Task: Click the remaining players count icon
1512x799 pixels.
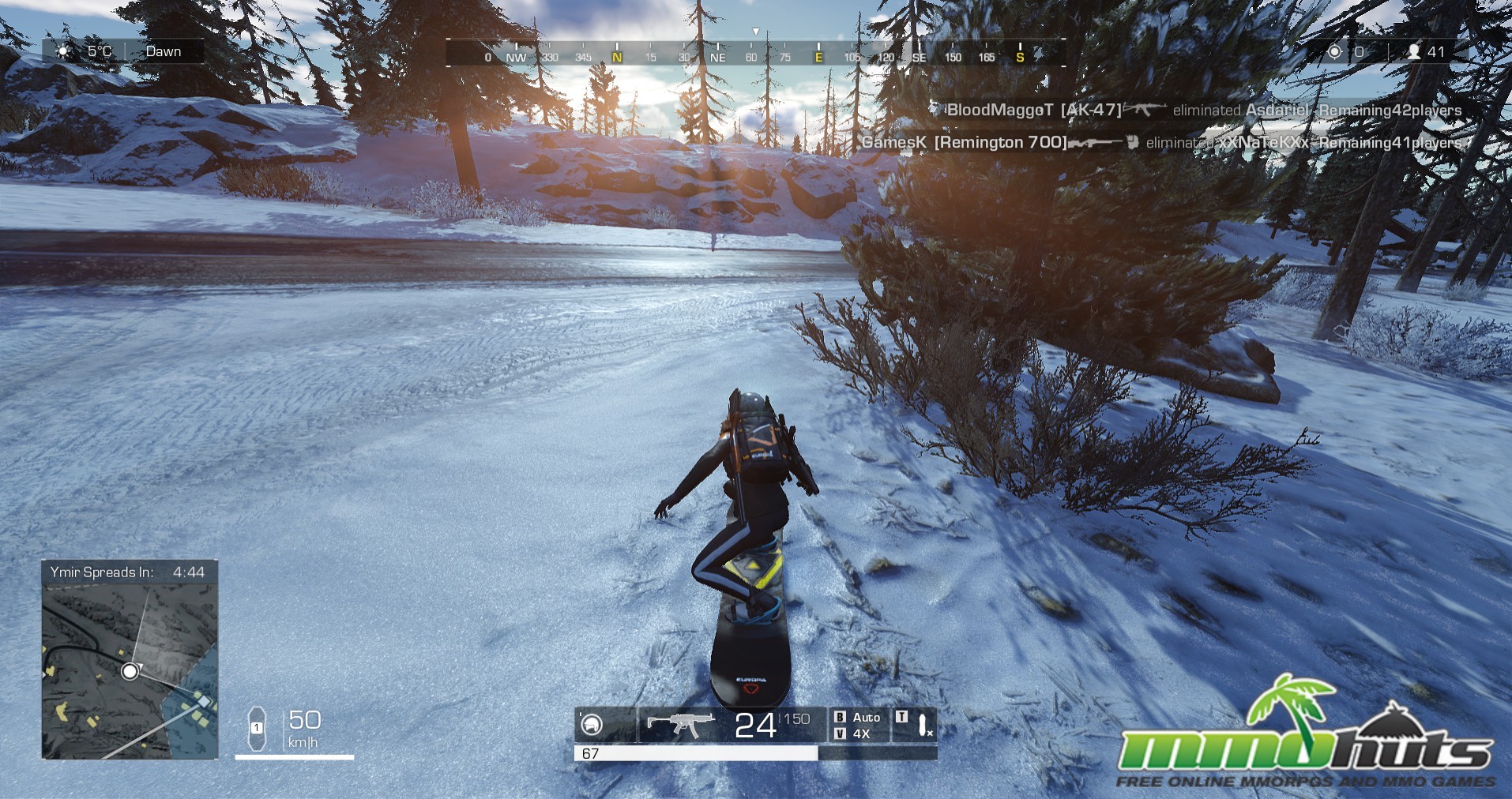Action: [1414, 52]
